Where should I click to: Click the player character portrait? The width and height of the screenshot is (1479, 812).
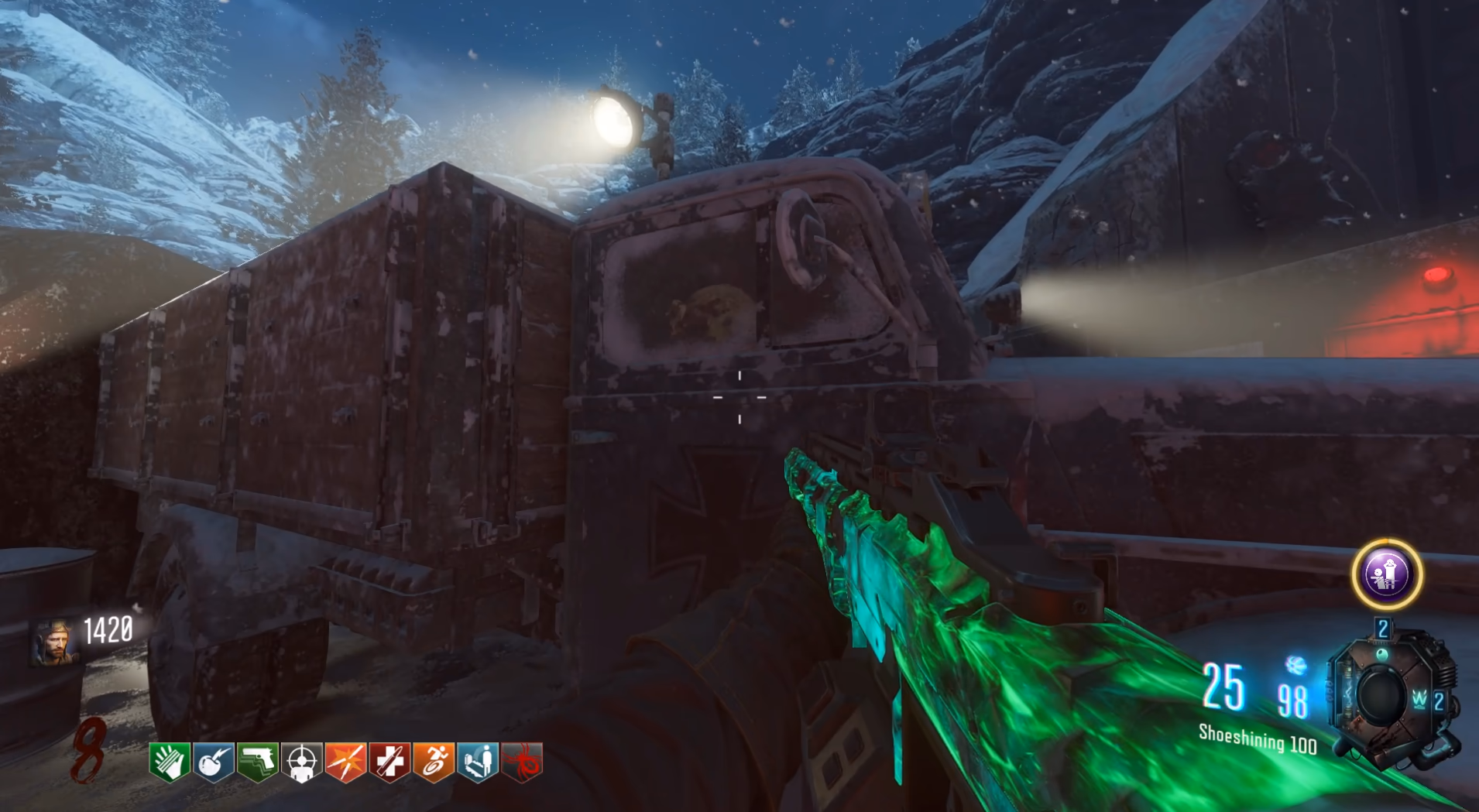pyautogui.click(x=53, y=642)
